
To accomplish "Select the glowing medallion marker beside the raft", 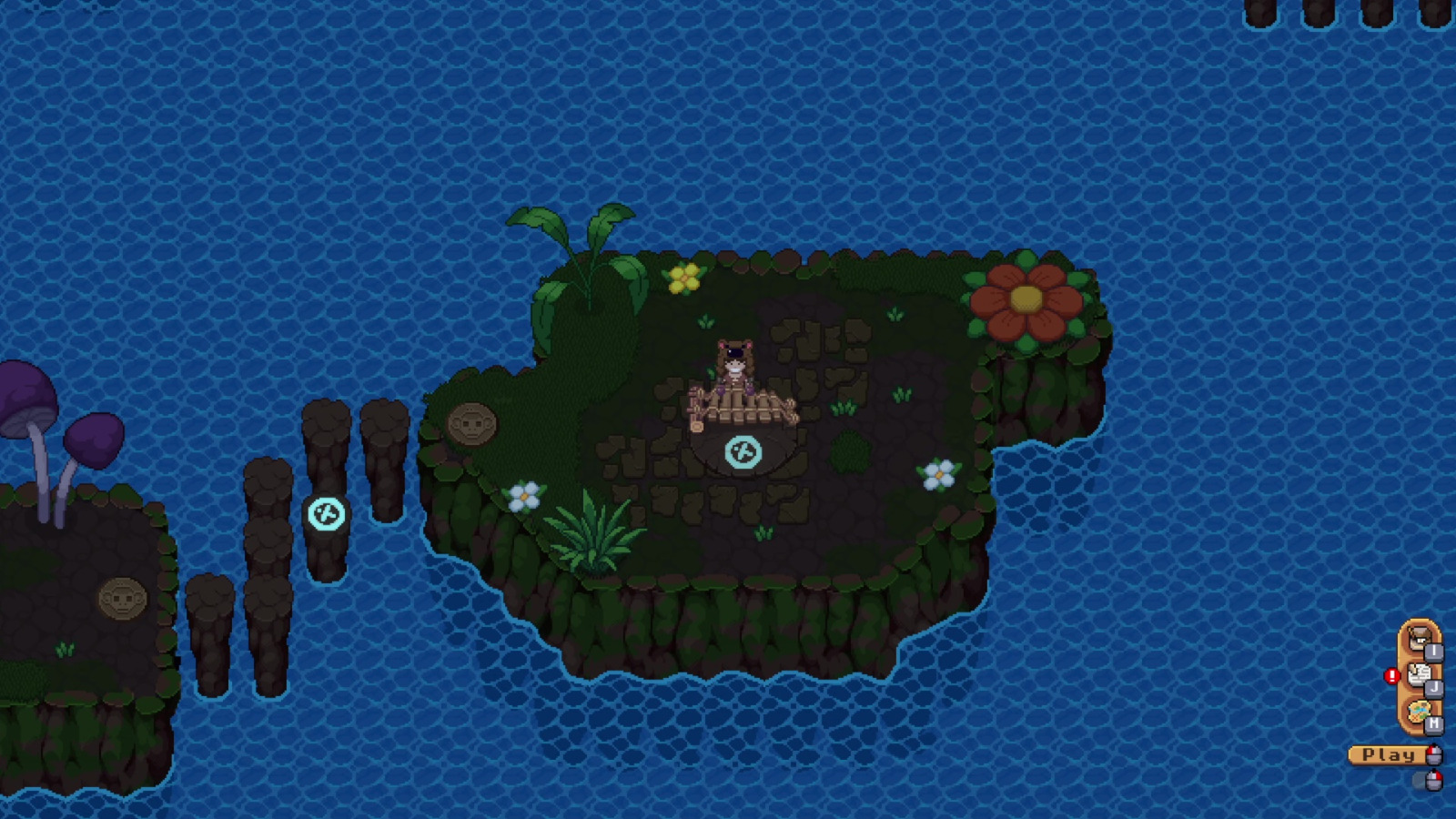I will (742, 450).
